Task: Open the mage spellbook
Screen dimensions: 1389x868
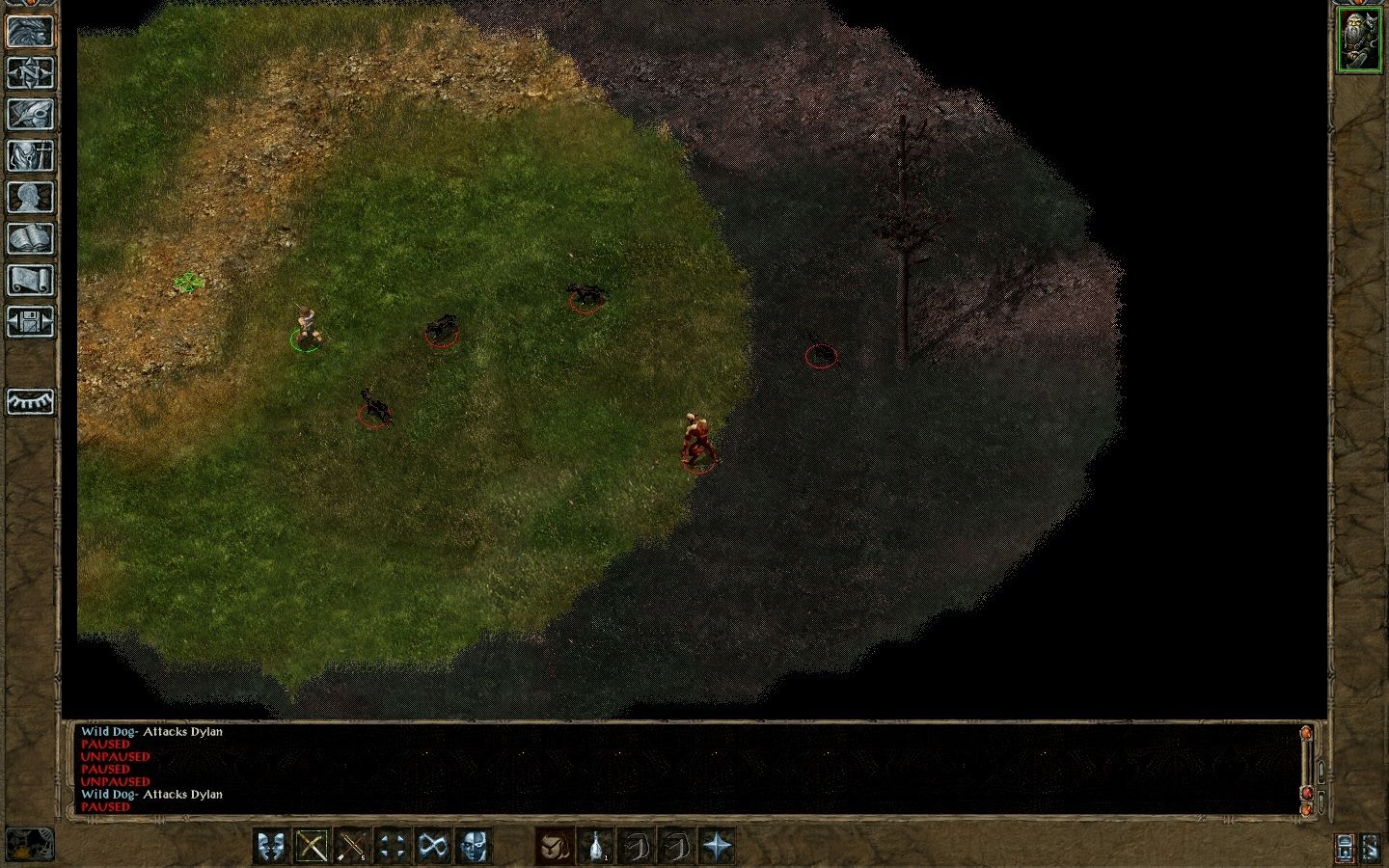Action: pos(30,238)
